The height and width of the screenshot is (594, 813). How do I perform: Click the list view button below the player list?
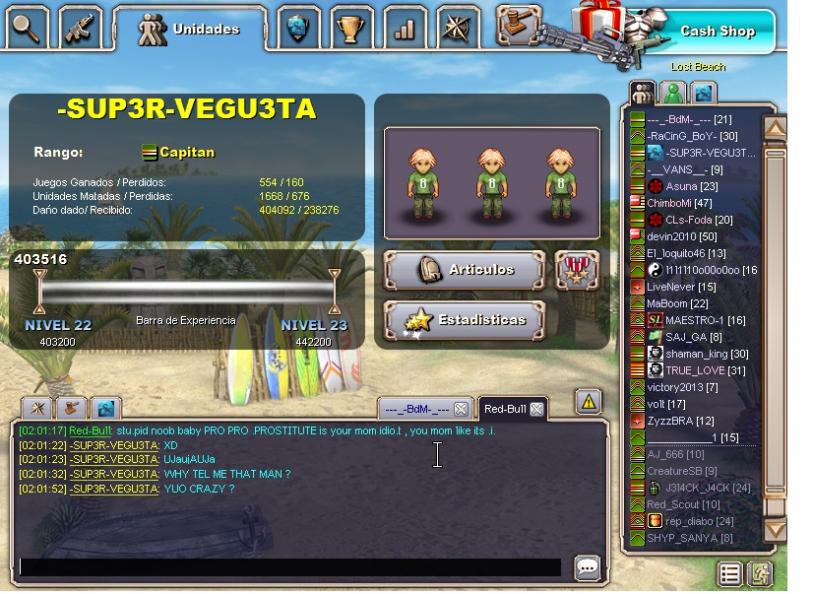pos(731,574)
